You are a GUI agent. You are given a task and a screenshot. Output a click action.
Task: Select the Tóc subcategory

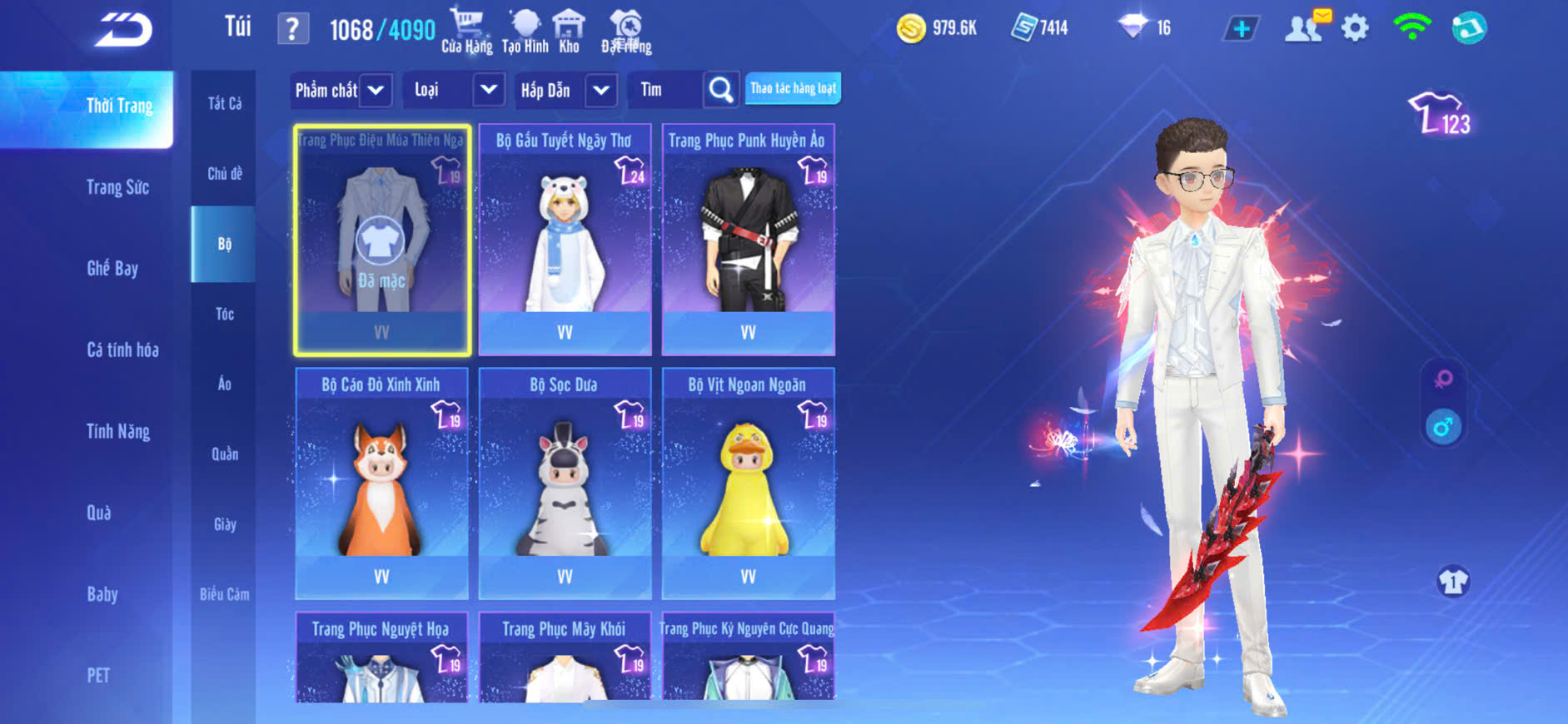[224, 314]
